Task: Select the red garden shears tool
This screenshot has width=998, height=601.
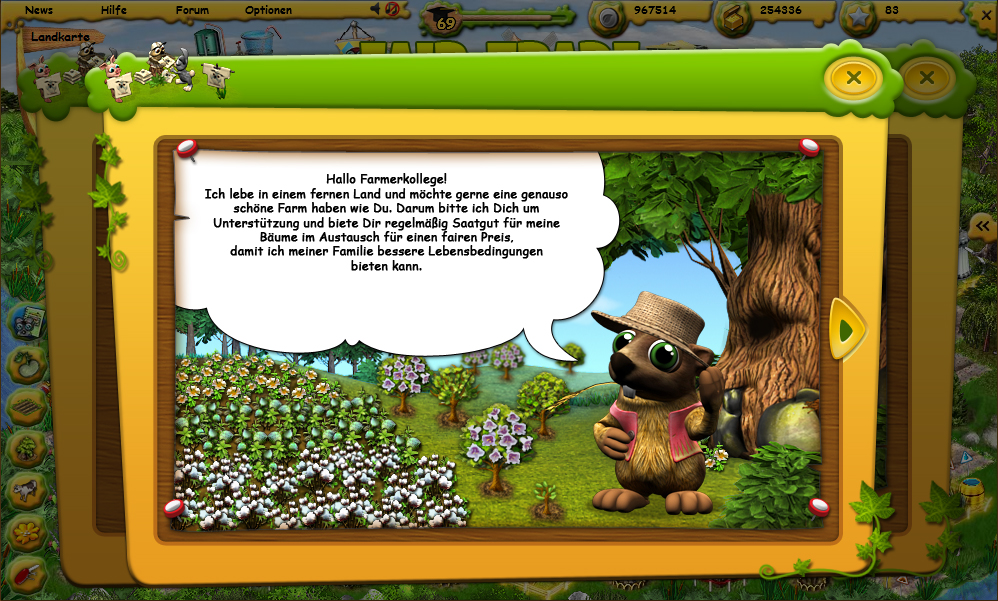Action: (x=27, y=574)
